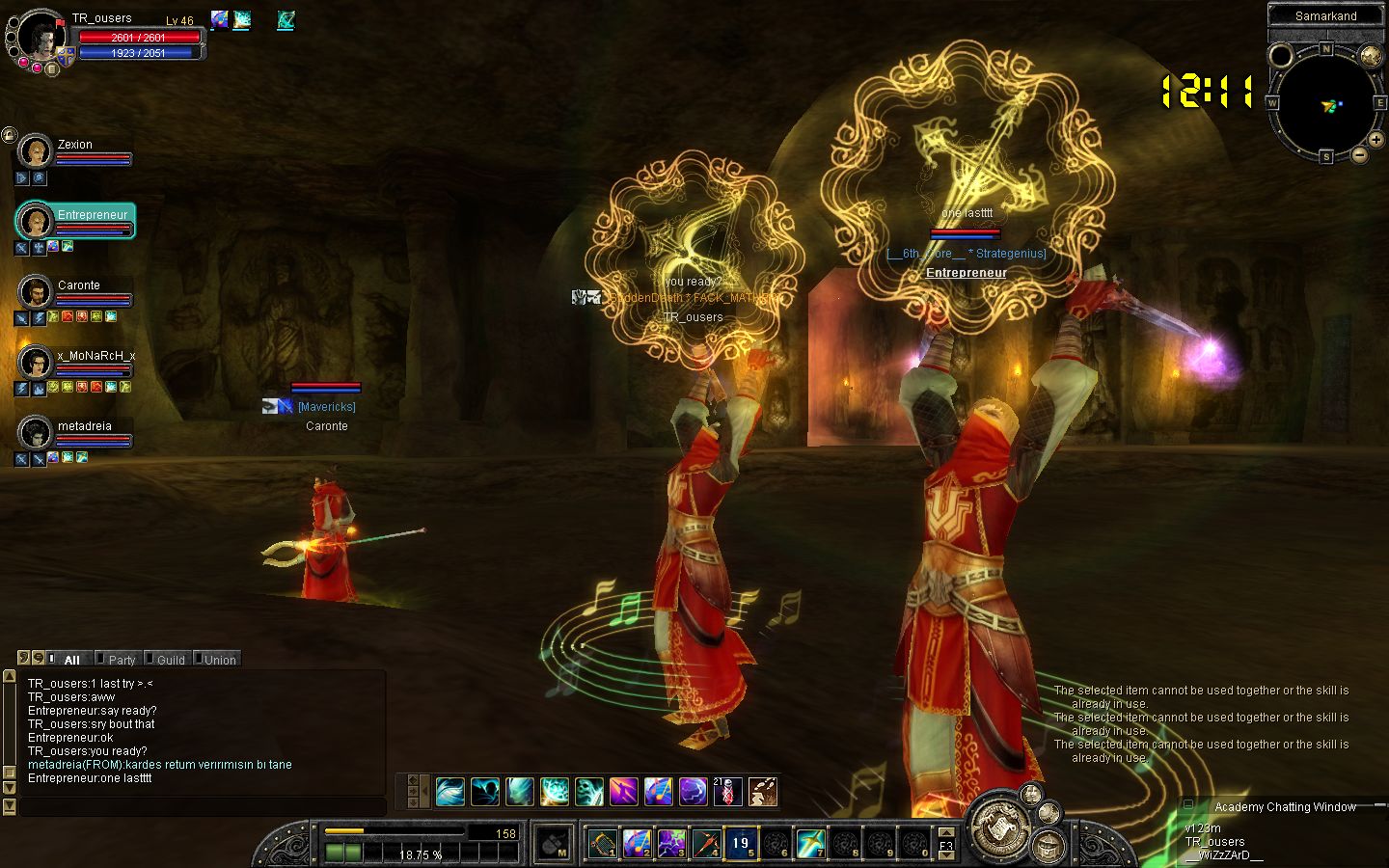Zoom in the minimap with plus button
Viewport: 1389px width, 868px height.
tap(1375, 141)
